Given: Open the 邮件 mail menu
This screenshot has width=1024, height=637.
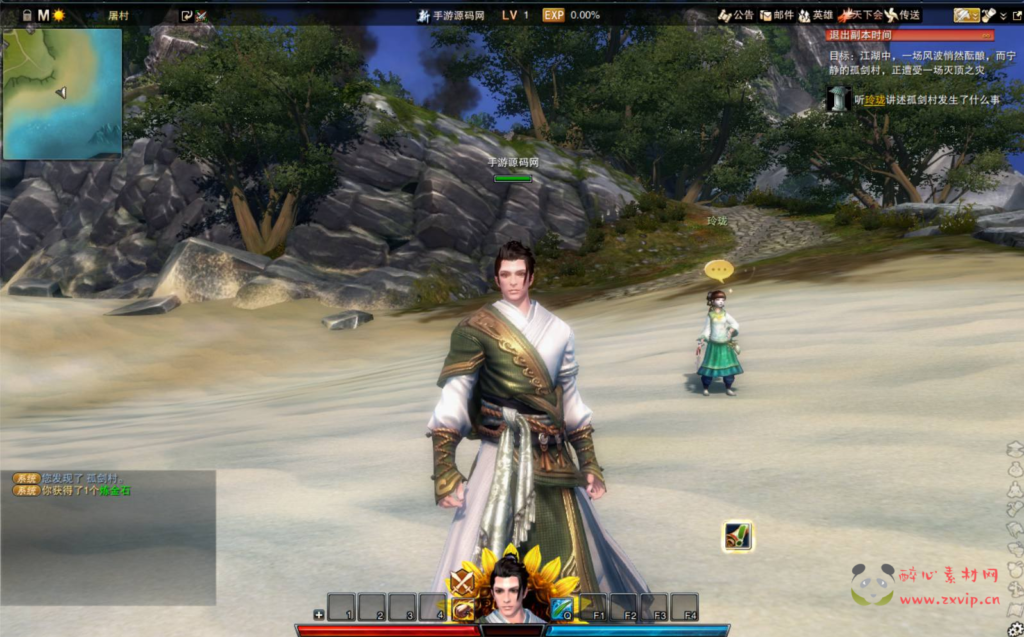Looking at the screenshot, I should pos(777,15).
